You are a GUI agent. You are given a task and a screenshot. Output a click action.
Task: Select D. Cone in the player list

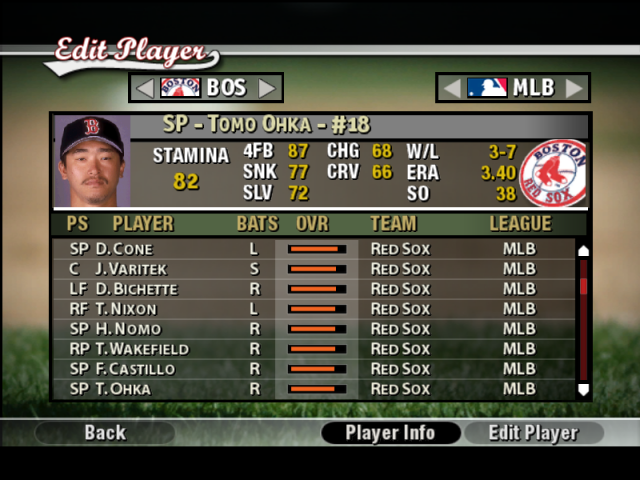click(x=310, y=249)
